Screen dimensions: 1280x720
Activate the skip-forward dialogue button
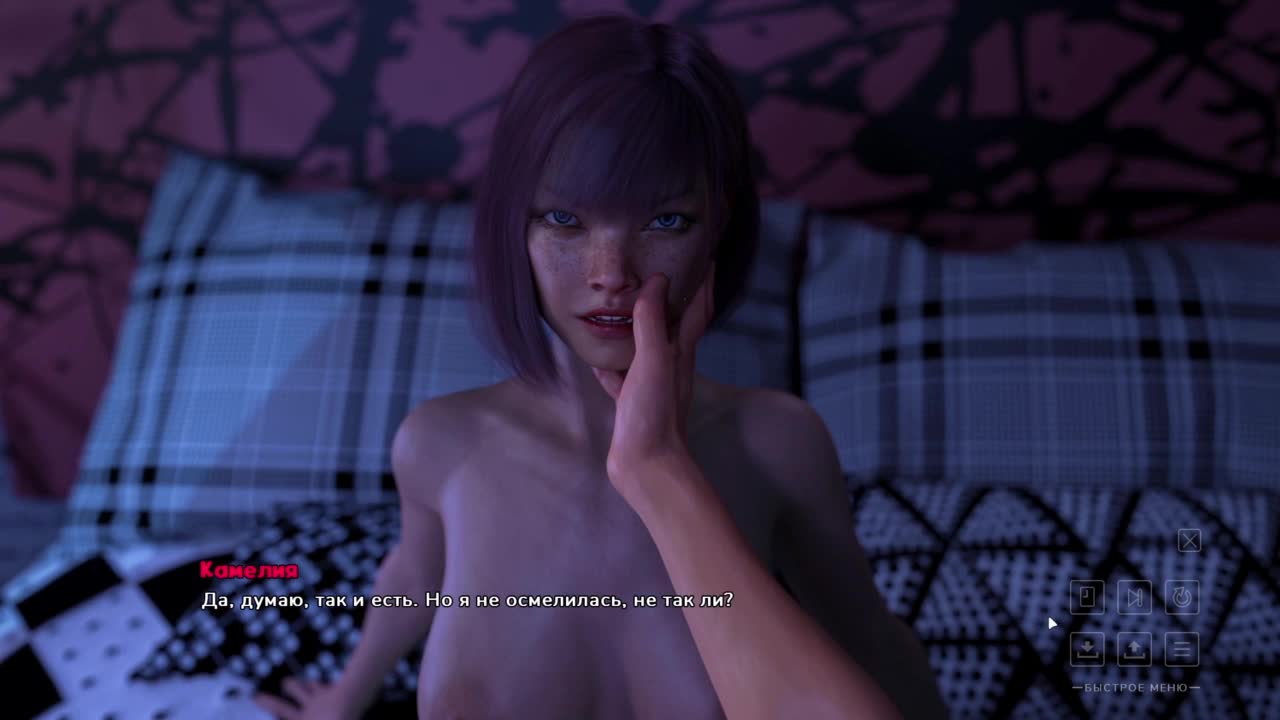1134,597
